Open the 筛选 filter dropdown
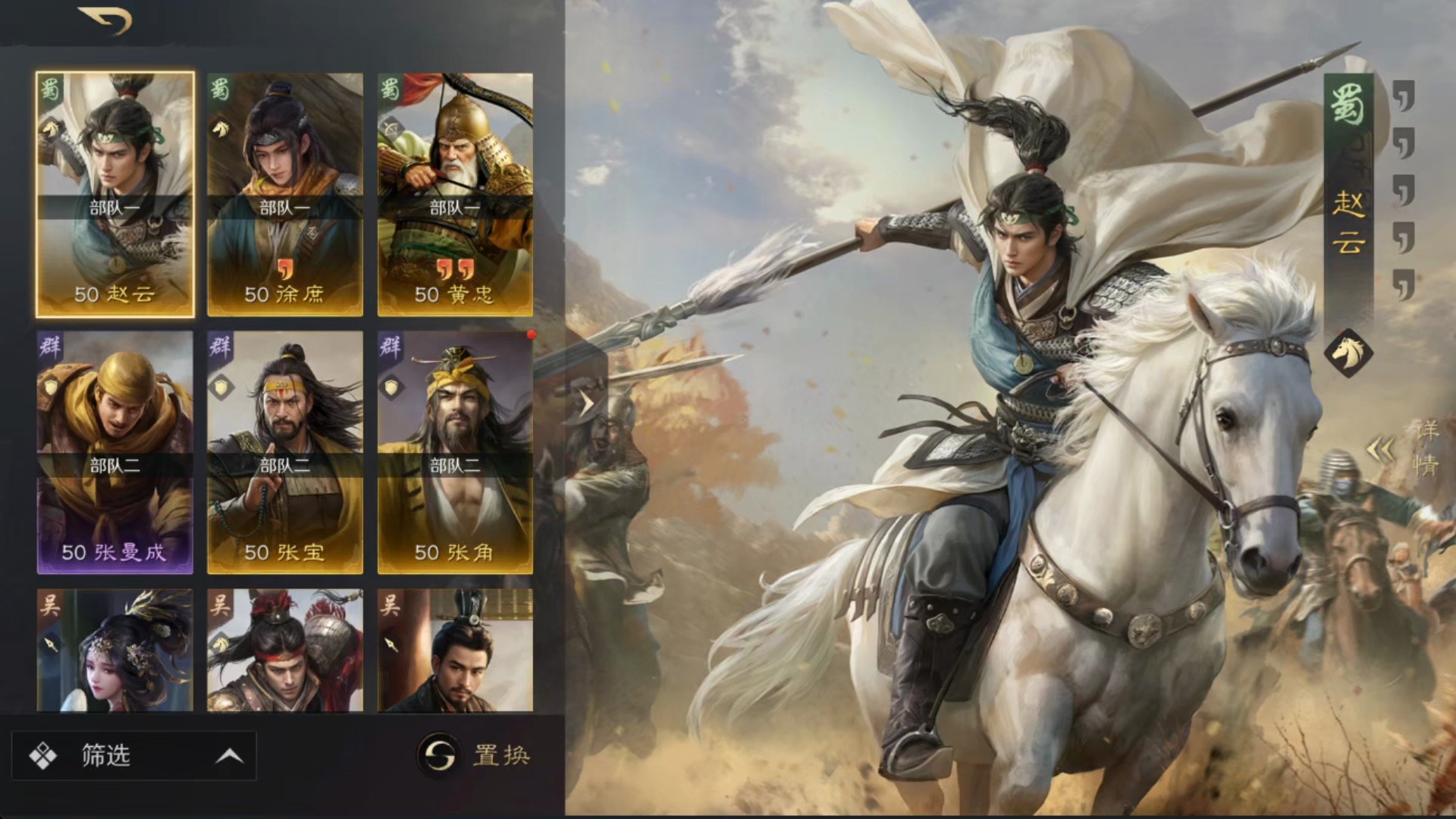 [134, 755]
